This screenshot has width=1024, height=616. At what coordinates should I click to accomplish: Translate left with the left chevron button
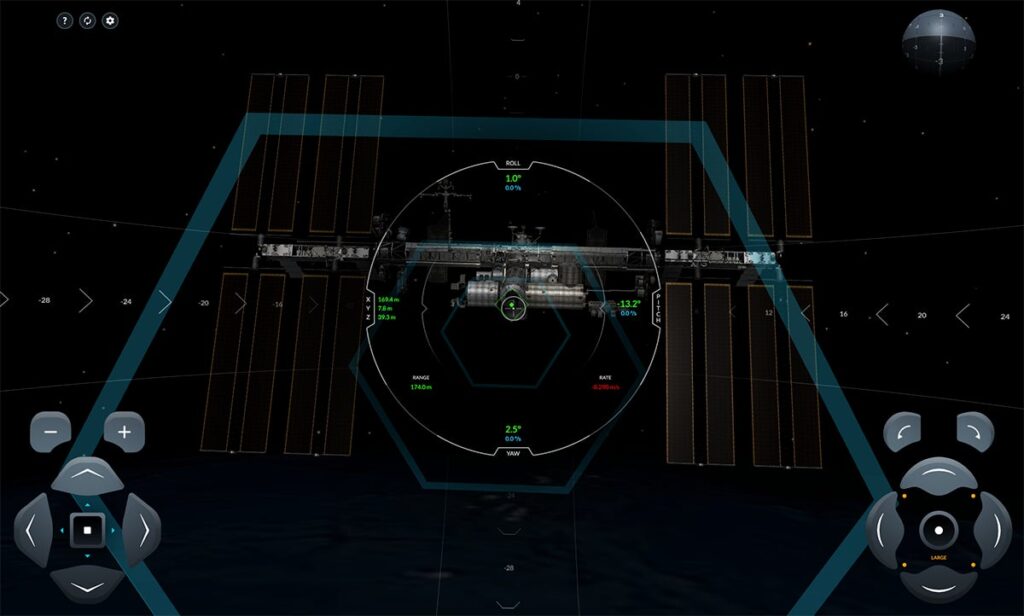(x=32, y=529)
